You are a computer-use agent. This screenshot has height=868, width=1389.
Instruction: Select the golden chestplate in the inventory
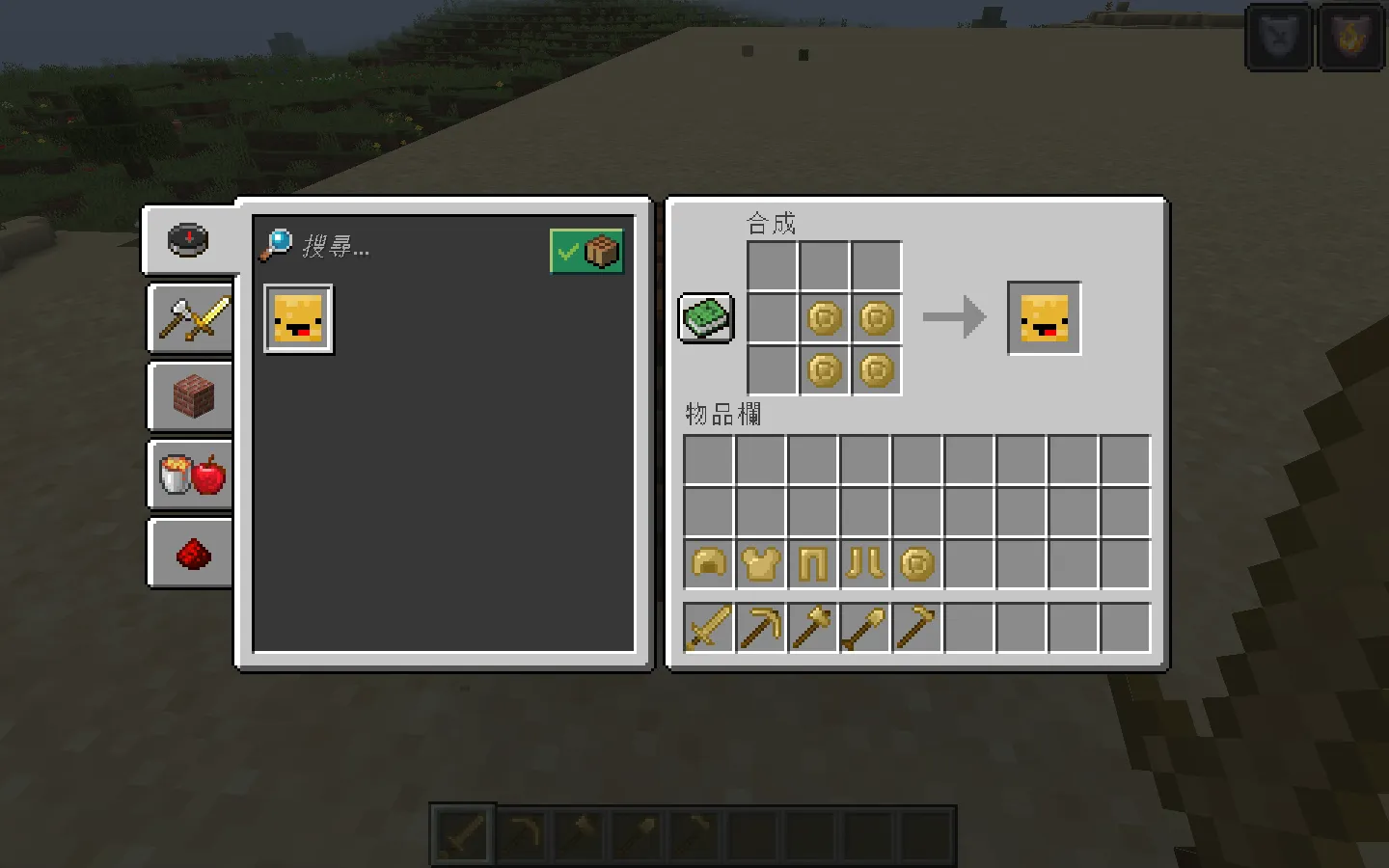coord(759,564)
